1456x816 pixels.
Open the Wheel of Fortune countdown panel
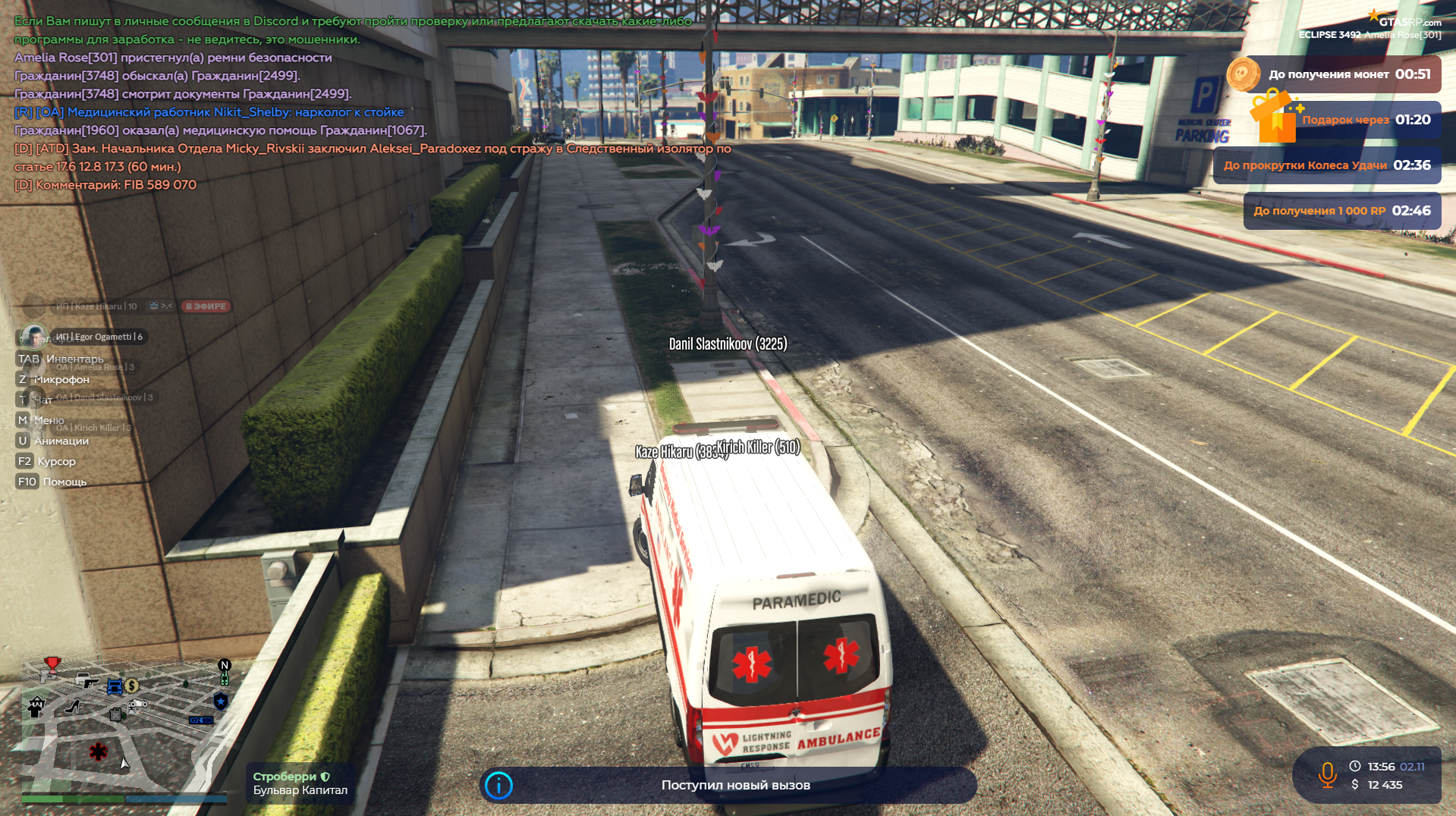[x=1326, y=165]
